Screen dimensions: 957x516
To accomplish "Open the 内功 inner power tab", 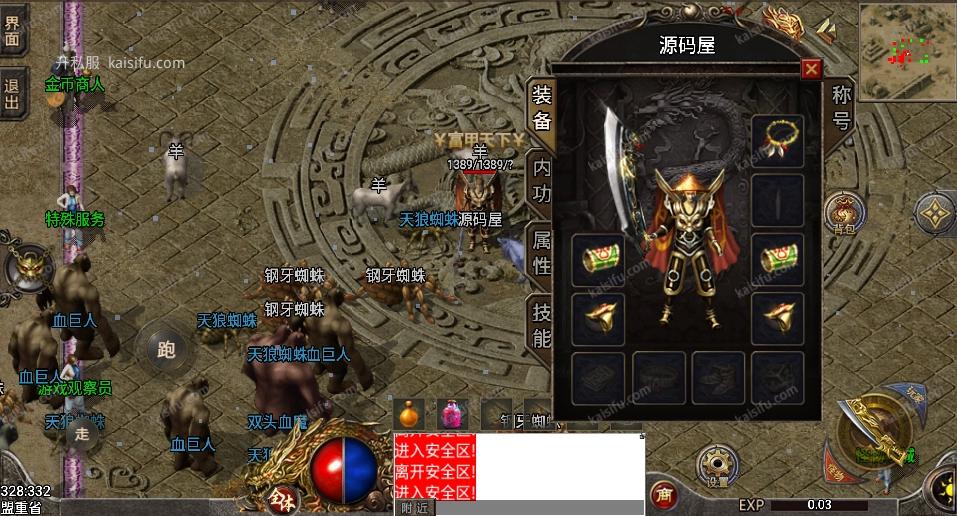I will (541, 180).
